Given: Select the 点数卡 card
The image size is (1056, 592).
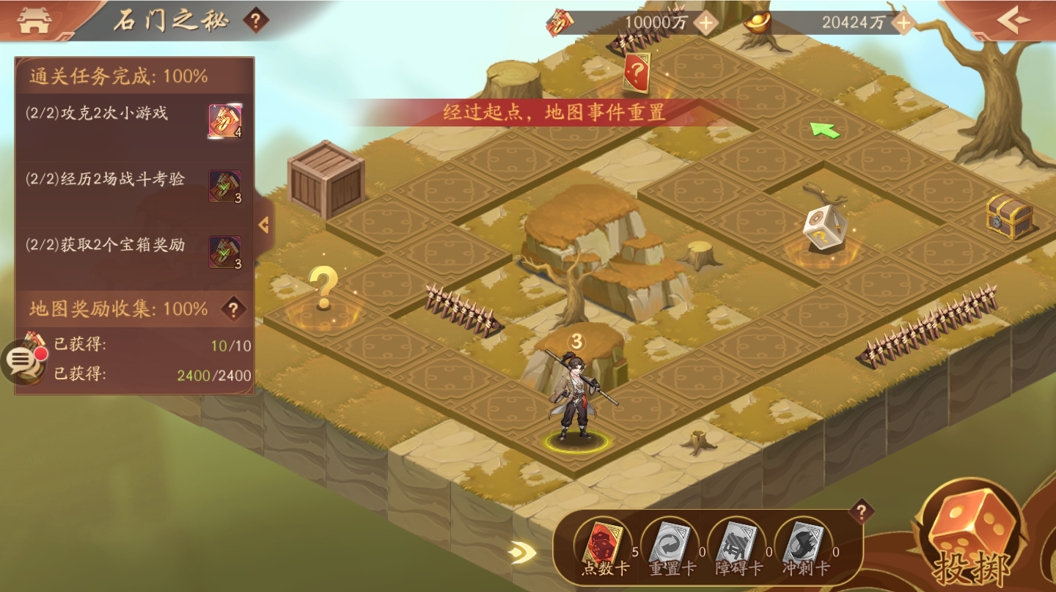Looking at the screenshot, I should coord(605,547).
